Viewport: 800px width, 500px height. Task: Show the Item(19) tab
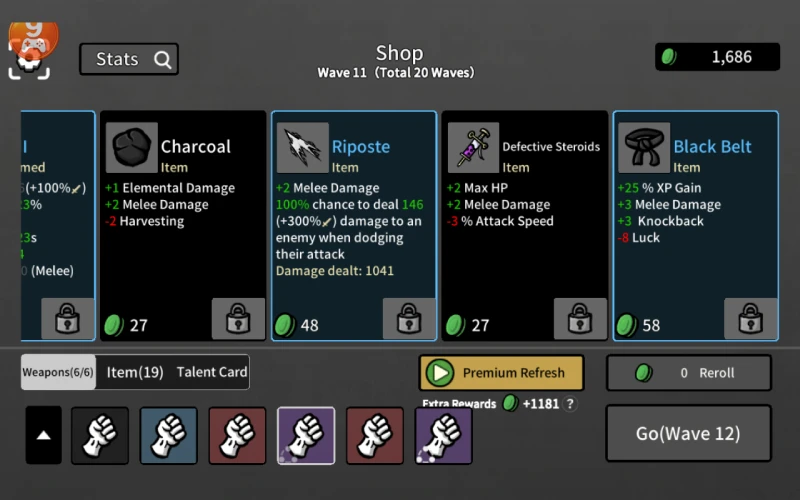pos(135,373)
